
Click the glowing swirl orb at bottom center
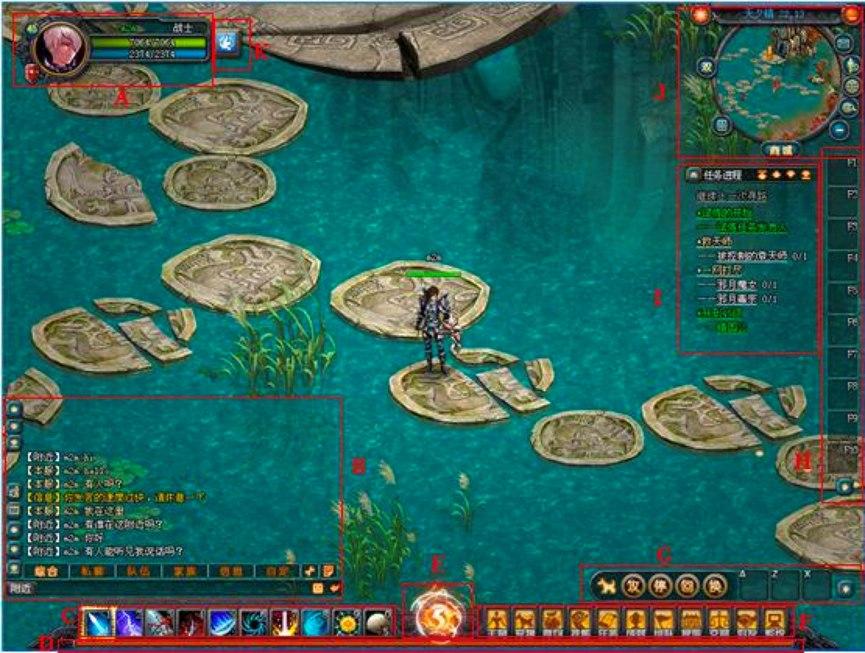[436, 617]
